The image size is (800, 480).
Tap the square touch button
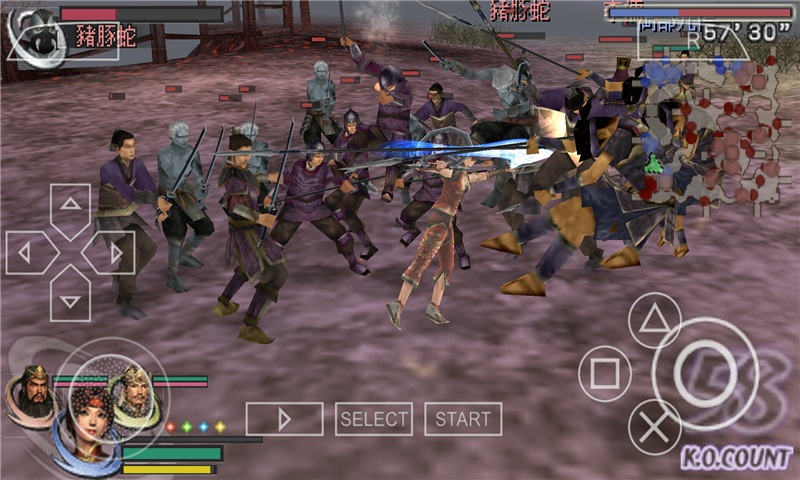tap(605, 374)
